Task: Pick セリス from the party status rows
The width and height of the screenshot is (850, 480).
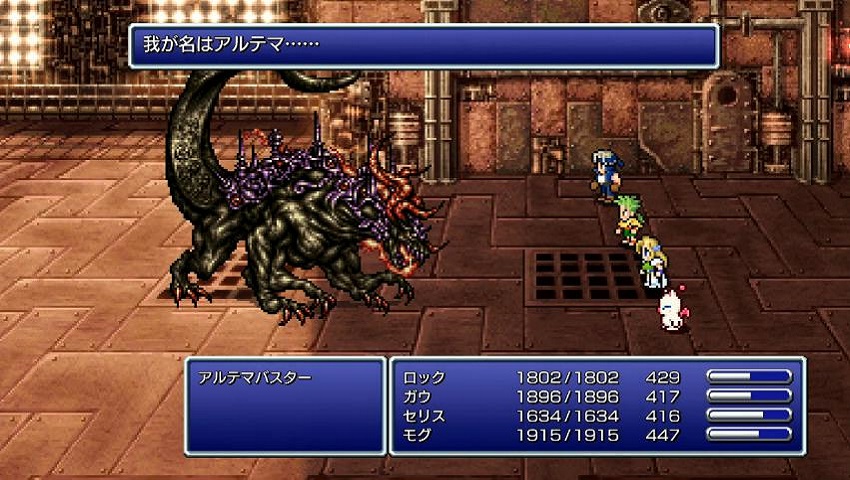Action: 424,415
